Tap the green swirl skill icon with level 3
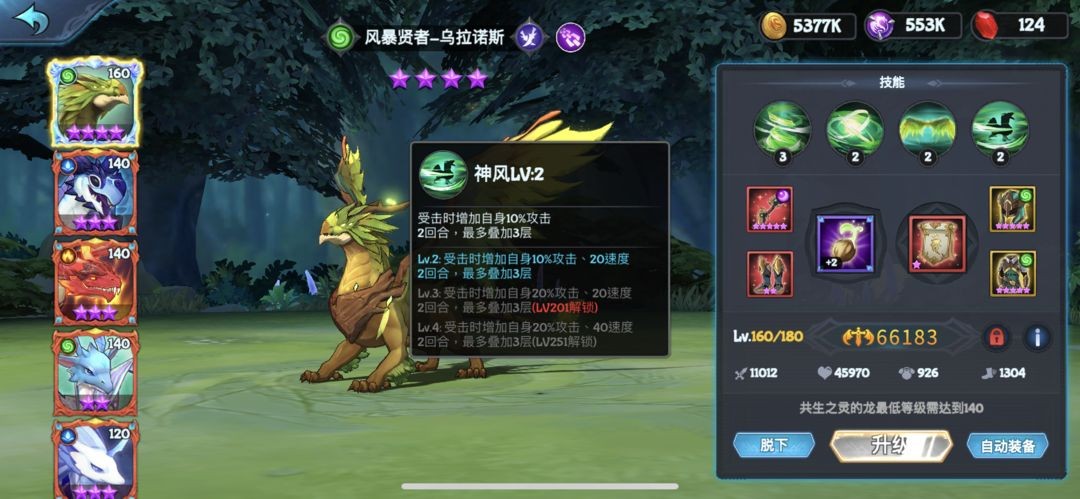The width and height of the screenshot is (1080, 499). tap(781, 129)
